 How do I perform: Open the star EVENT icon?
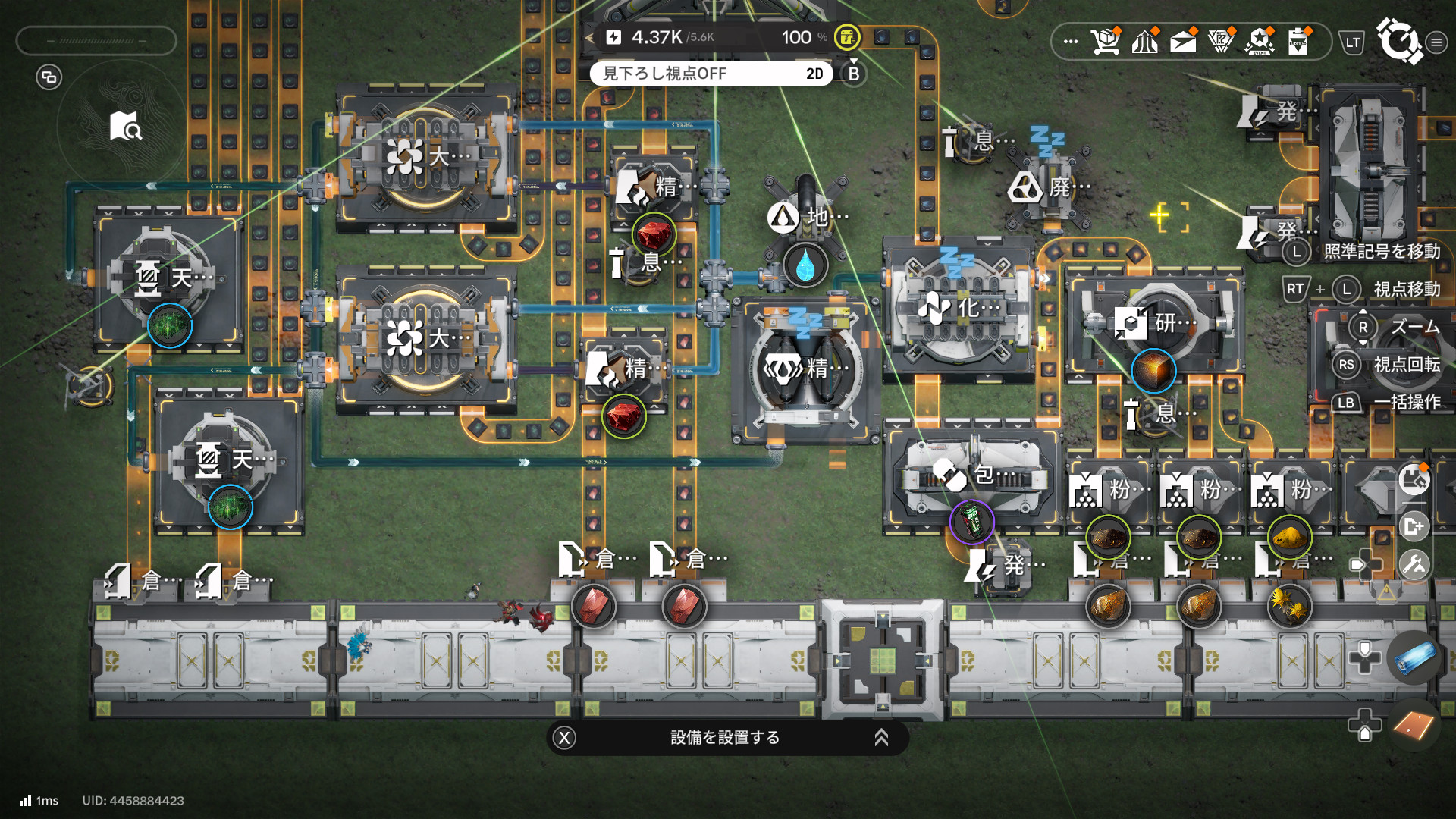point(1260,42)
